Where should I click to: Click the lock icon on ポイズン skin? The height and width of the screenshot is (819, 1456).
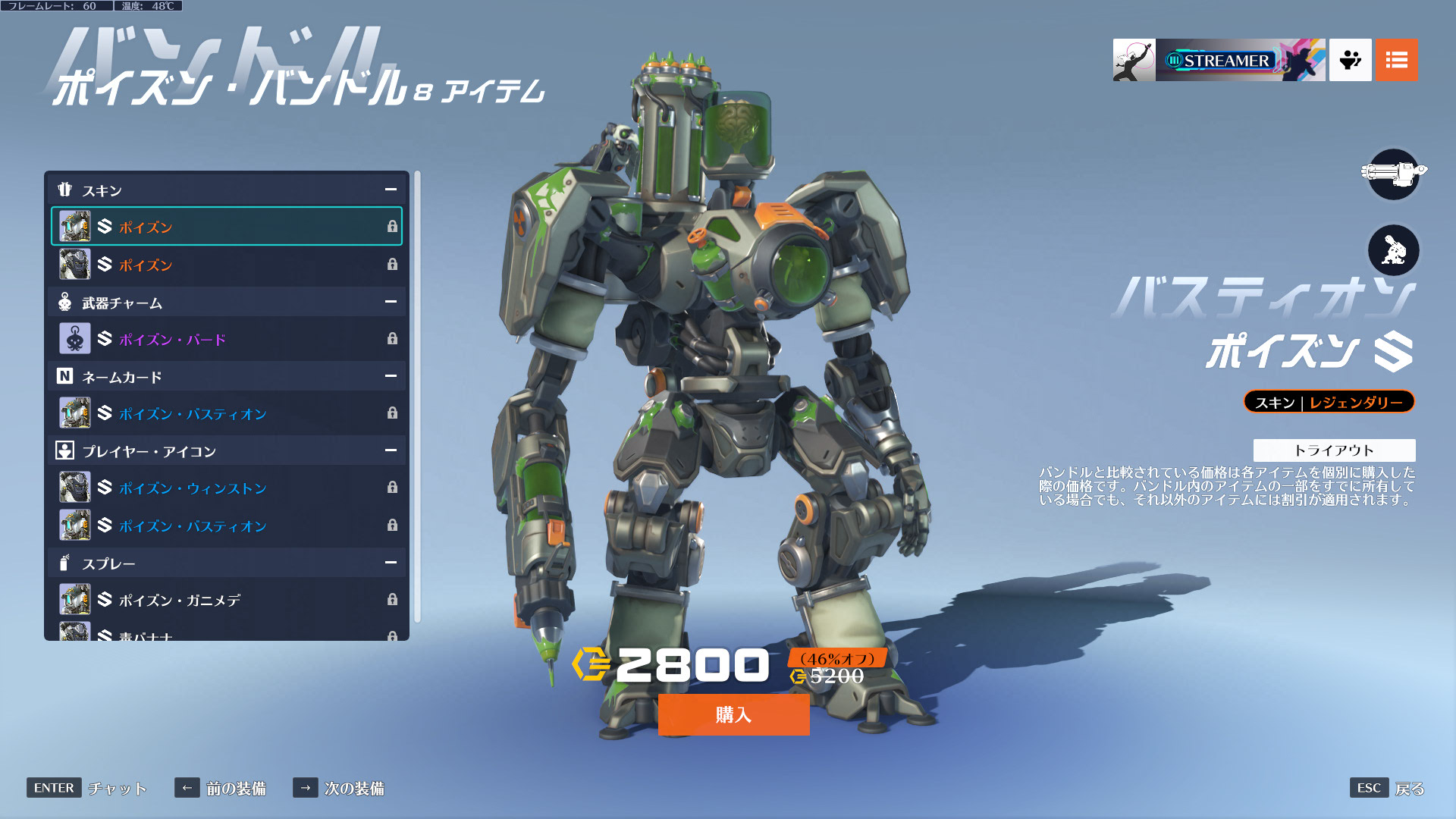[x=393, y=226]
